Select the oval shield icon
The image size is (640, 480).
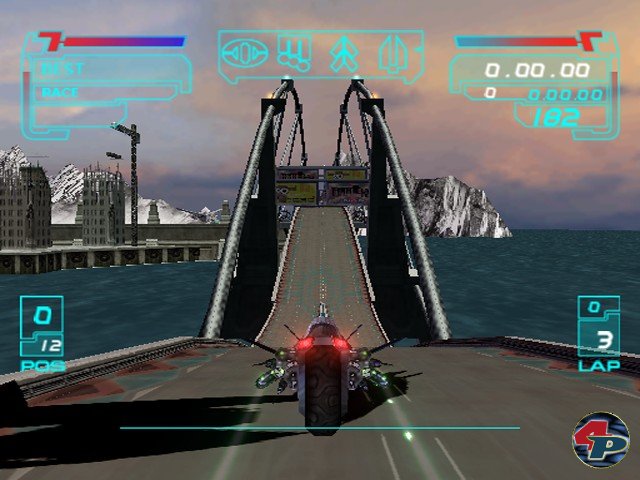pyautogui.click(x=246, y=54)
